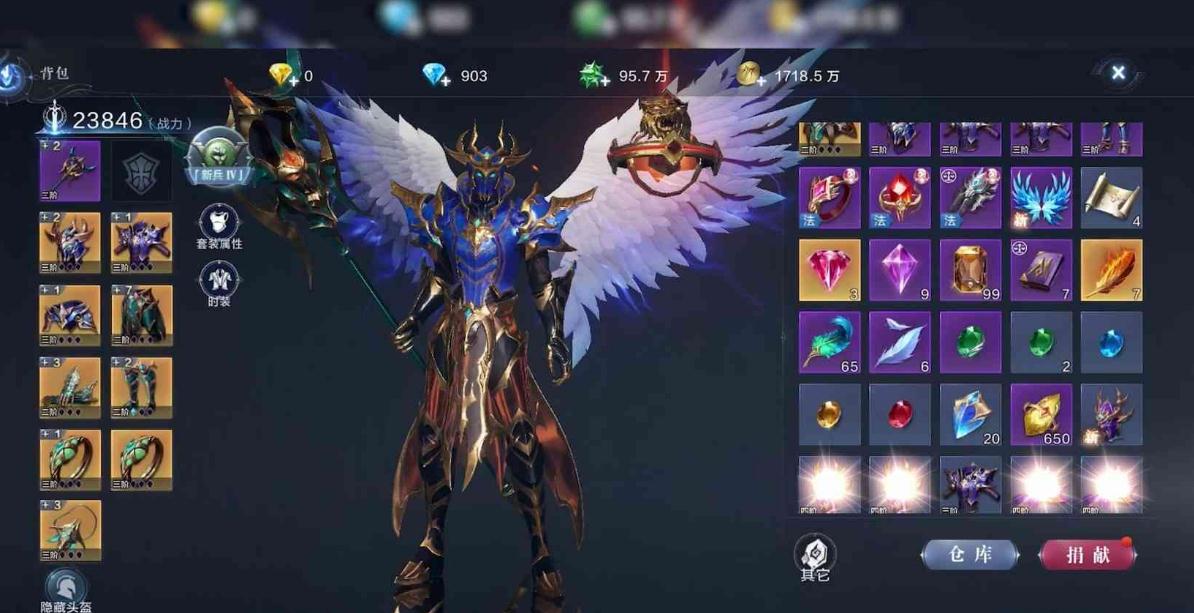Select the golden item stack of 650
Image resolution: width=1194 pixels, height=613 pixels.
[x=1041, y=414]
